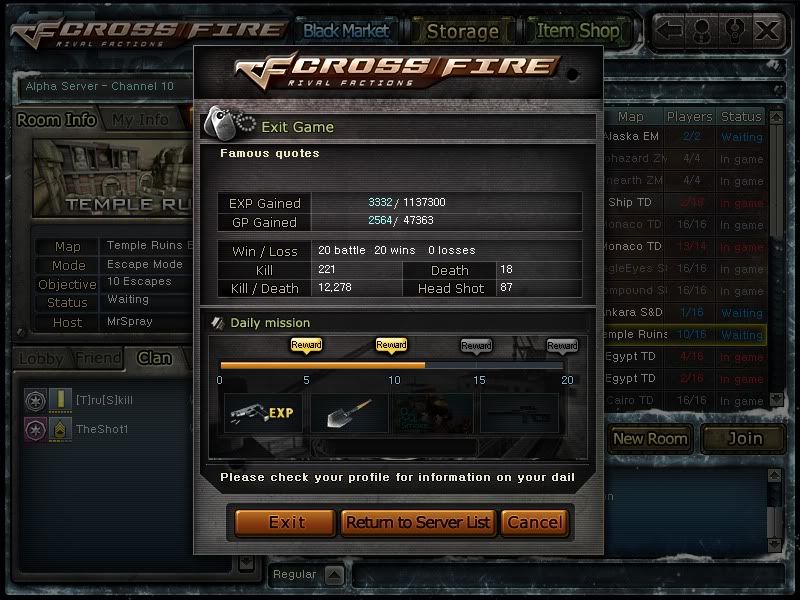Select the Lobby tab
The image size is (800, 600).
click(x=41, y=358)
